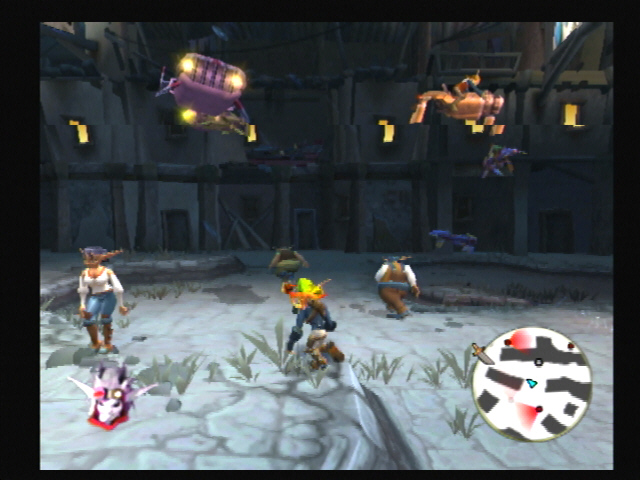Select the blue player arrow on the minimap
Image resolution: width=640 pixels, height=480 pixels.
(533, 383)
